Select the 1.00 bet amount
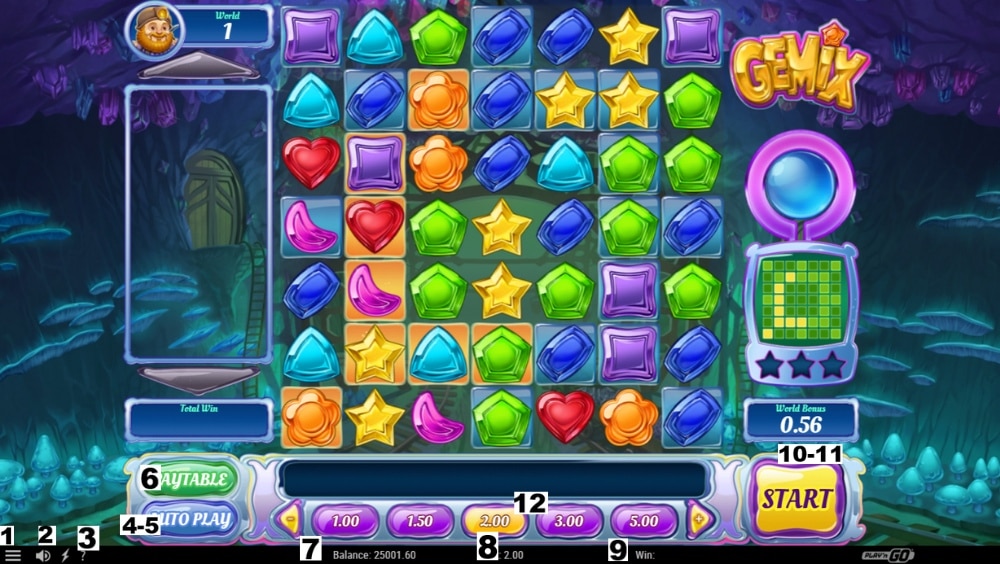Screen dimensions: 1000x564 click(x=345, y=521)
